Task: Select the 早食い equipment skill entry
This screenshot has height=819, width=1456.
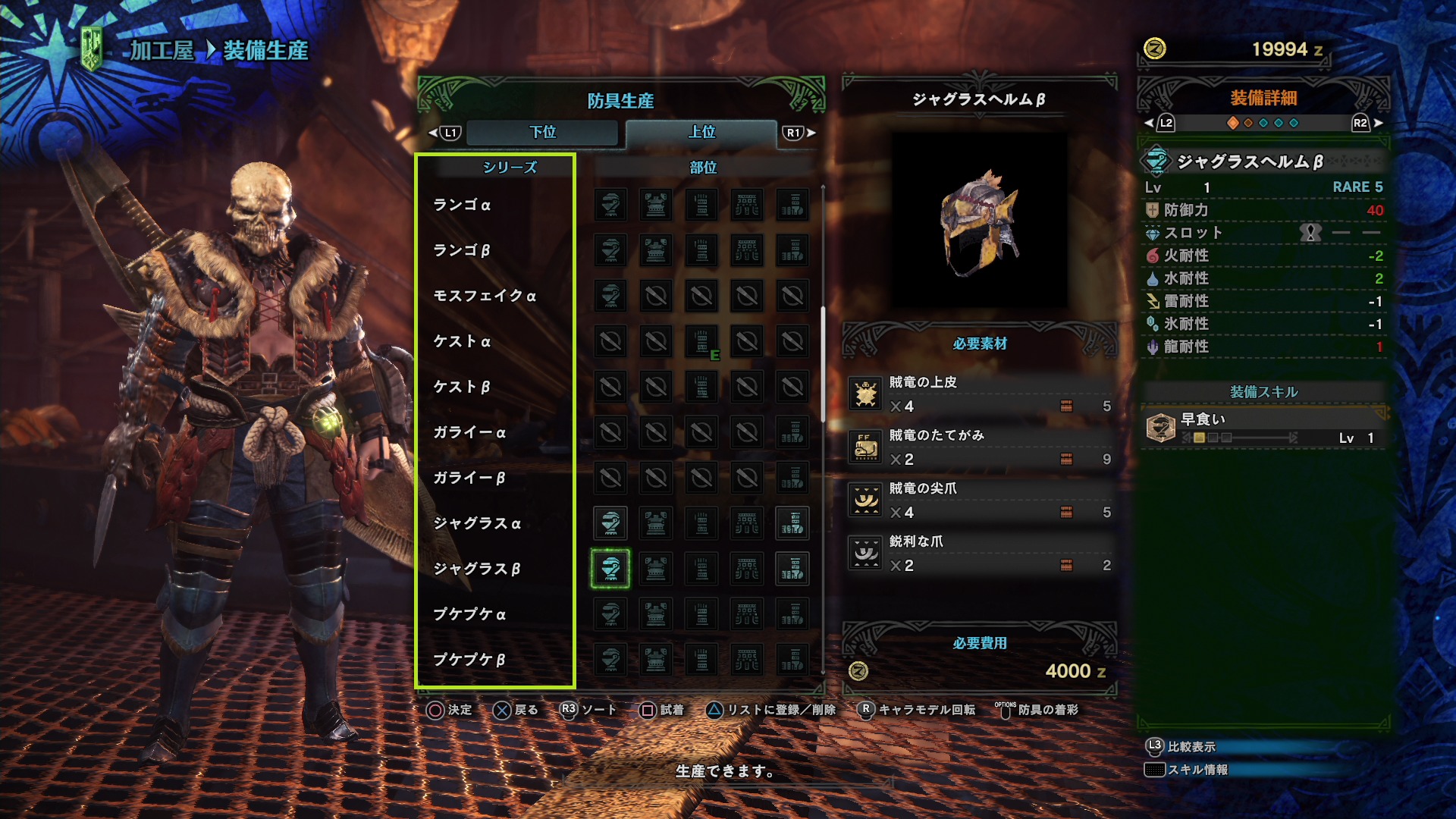Action: (1263, 428)
